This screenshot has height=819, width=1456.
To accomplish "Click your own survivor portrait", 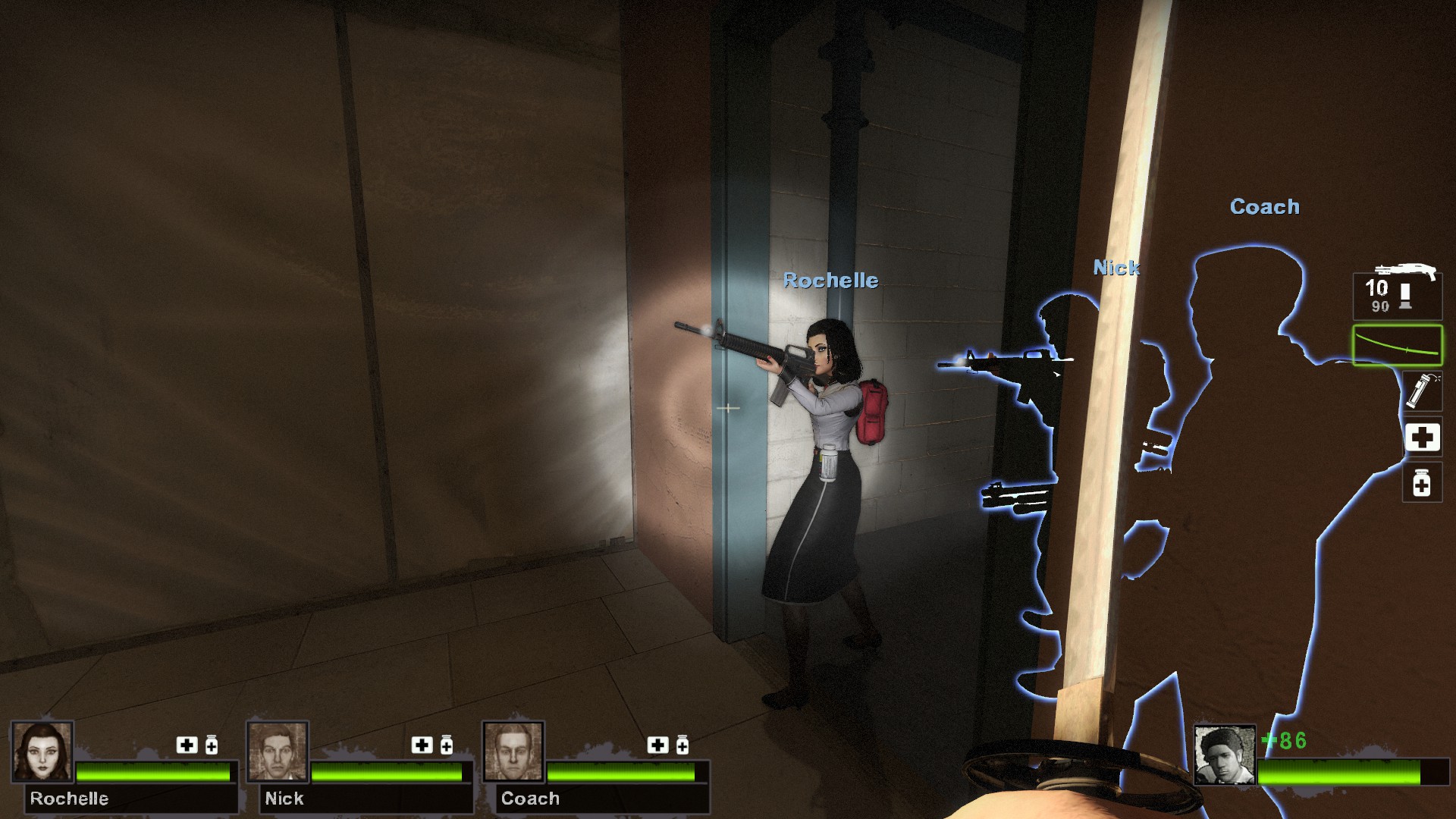I will point(1224,755).
